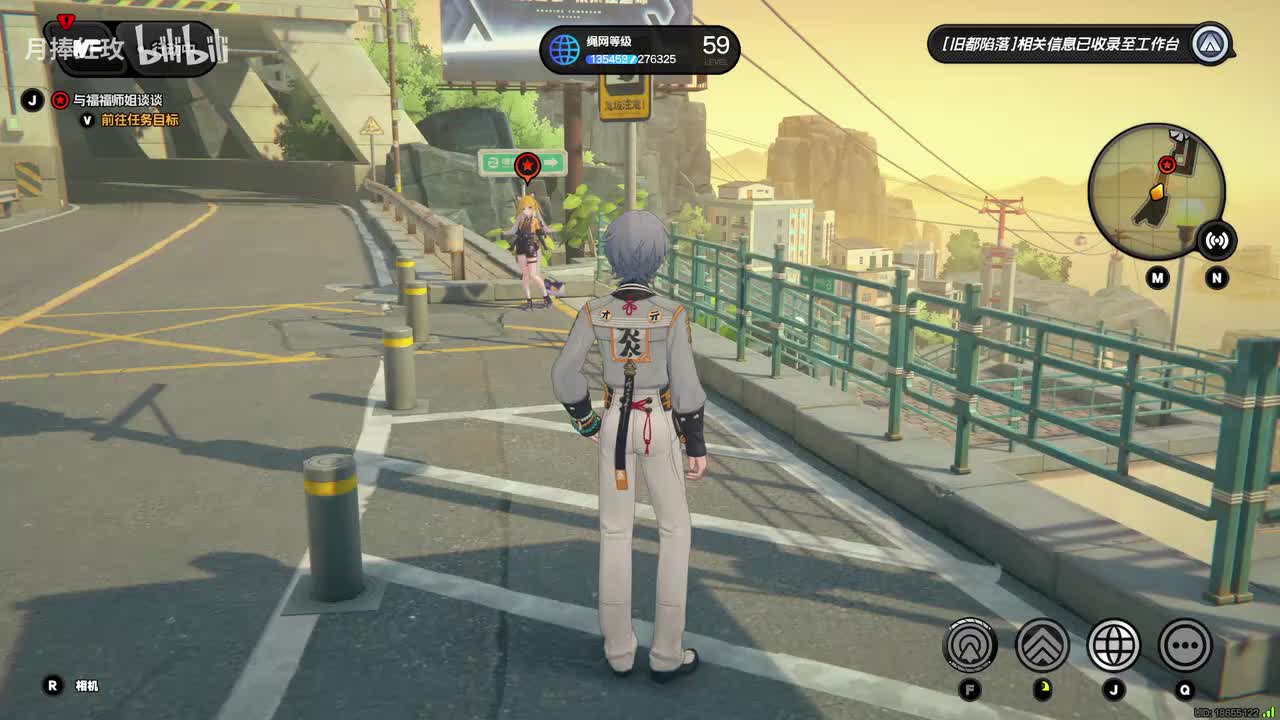This screenshot has width=1280, height=720.
Task: Click the floating quest star above the NPC
Action: 527,166
